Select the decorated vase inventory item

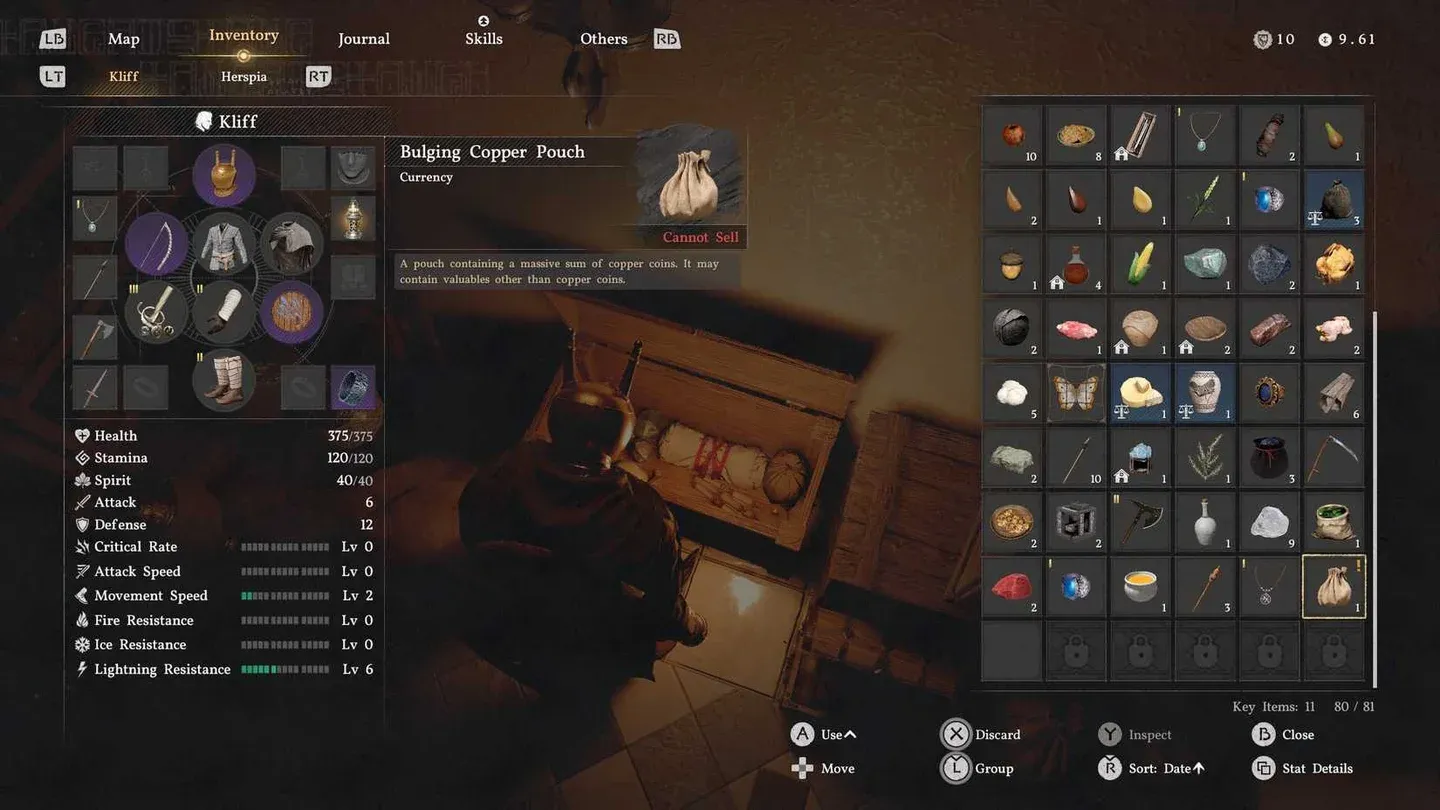(x=1205, y=393)
